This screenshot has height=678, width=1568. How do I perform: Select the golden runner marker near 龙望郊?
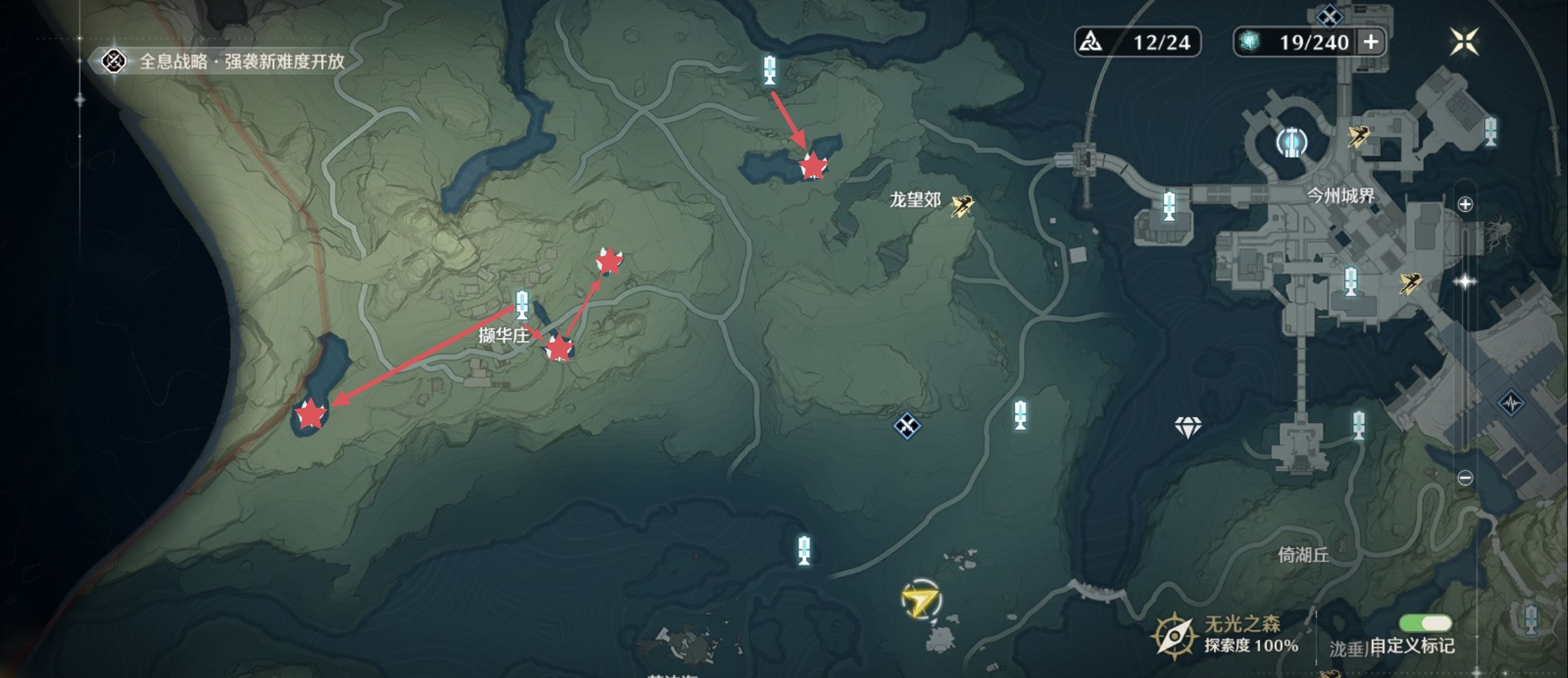click(x=962, y=206)
